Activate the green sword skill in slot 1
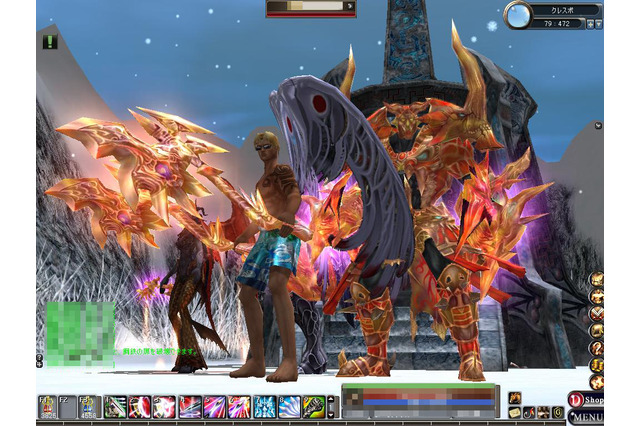Viewport: 640px width, 426px height. [x=115, y=407]
